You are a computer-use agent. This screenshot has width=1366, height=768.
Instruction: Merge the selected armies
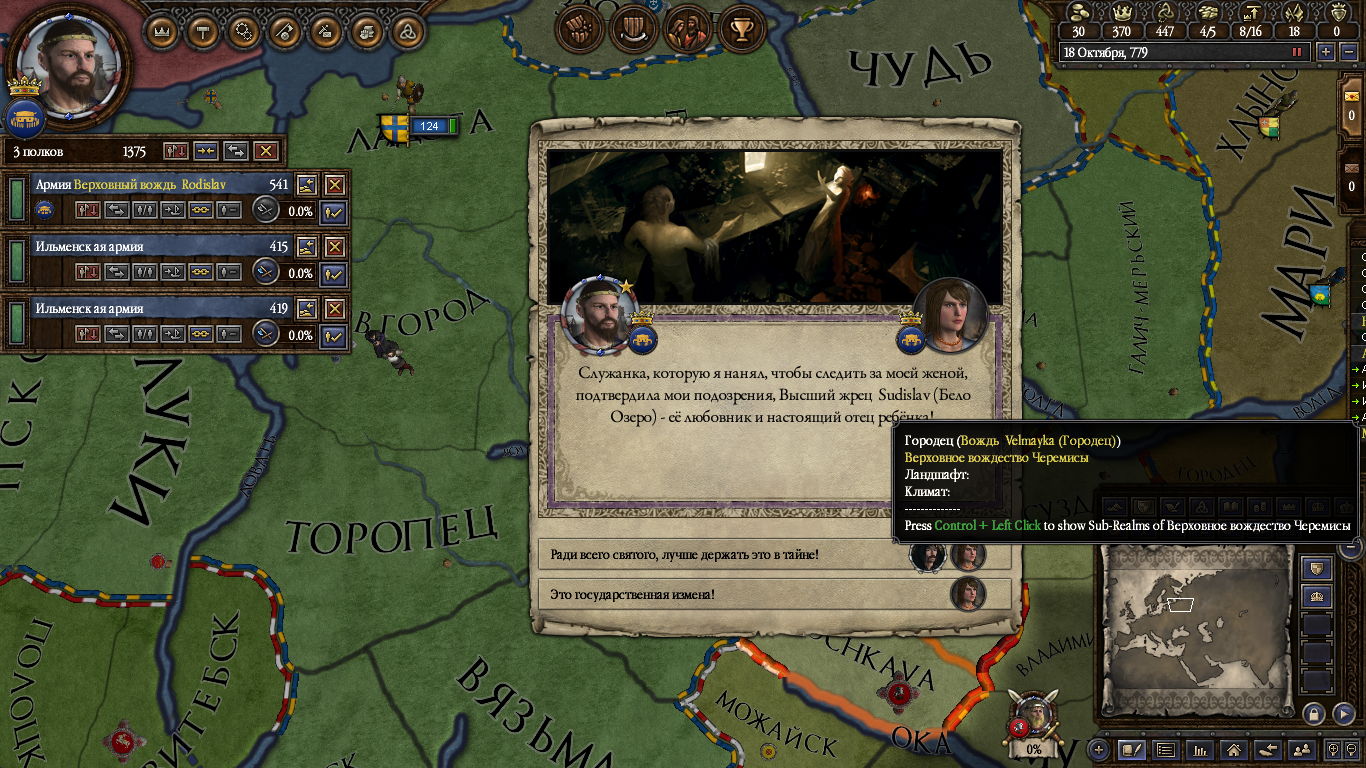point(206,151)
